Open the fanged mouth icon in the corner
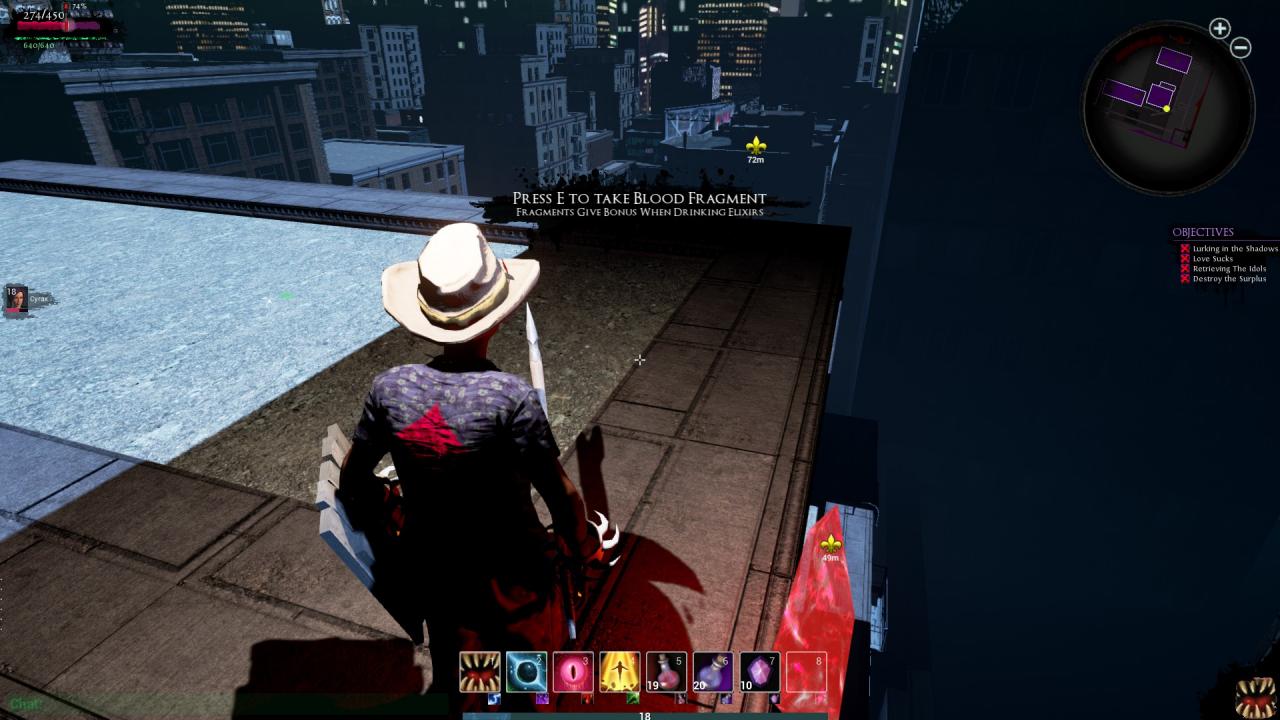Image resolution: width=1280 pixels, height=720 pixels. click(1255, 697)
